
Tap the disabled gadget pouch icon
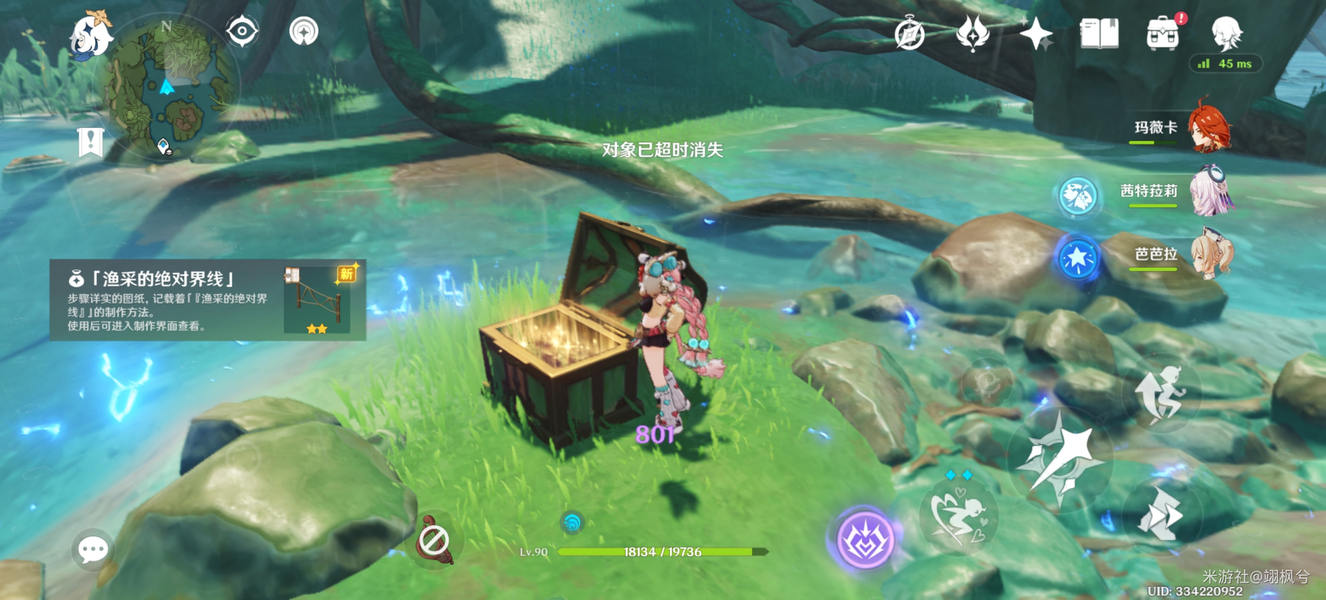(434, 541)
